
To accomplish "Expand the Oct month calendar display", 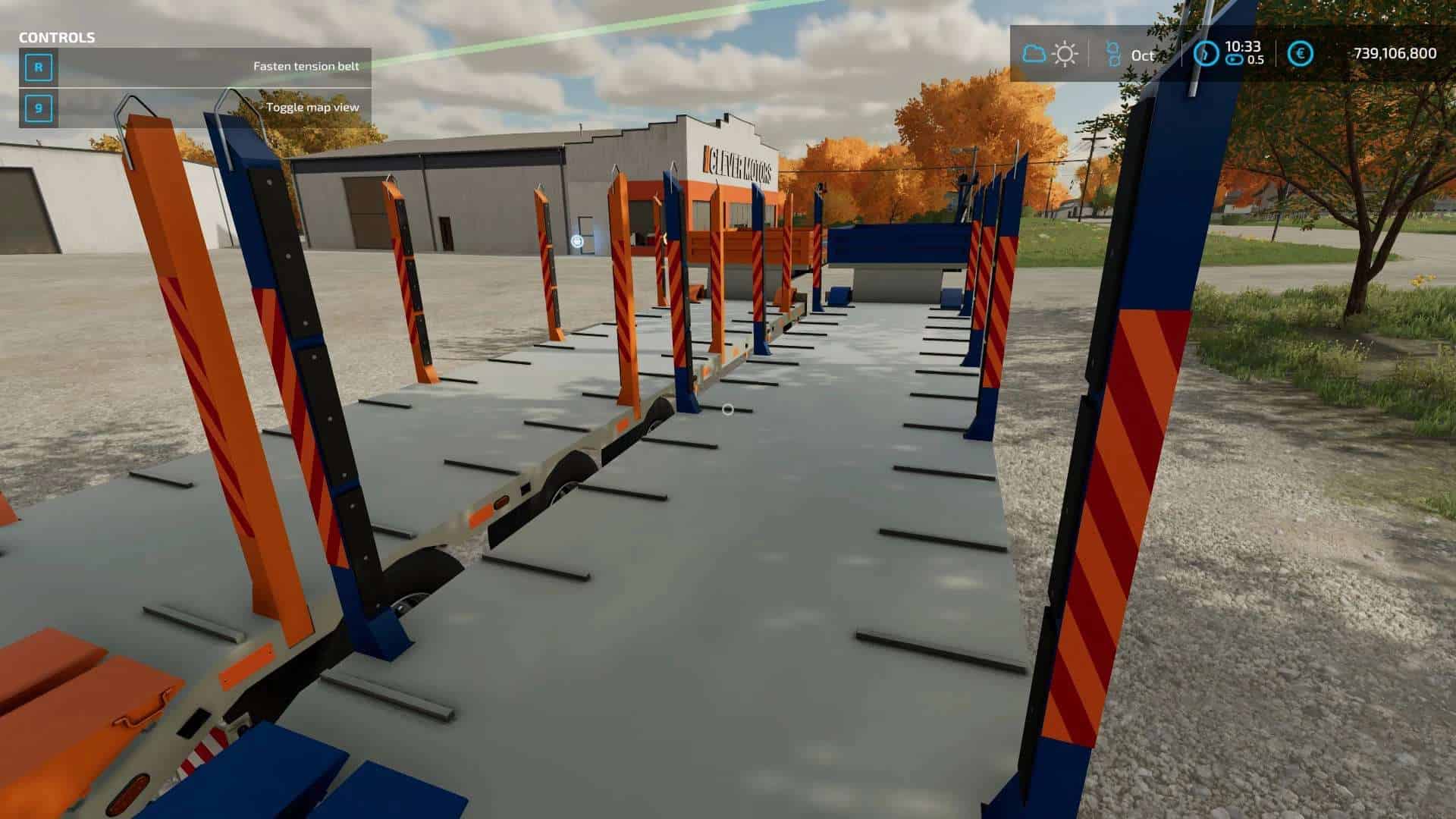I will [1141, 55].
